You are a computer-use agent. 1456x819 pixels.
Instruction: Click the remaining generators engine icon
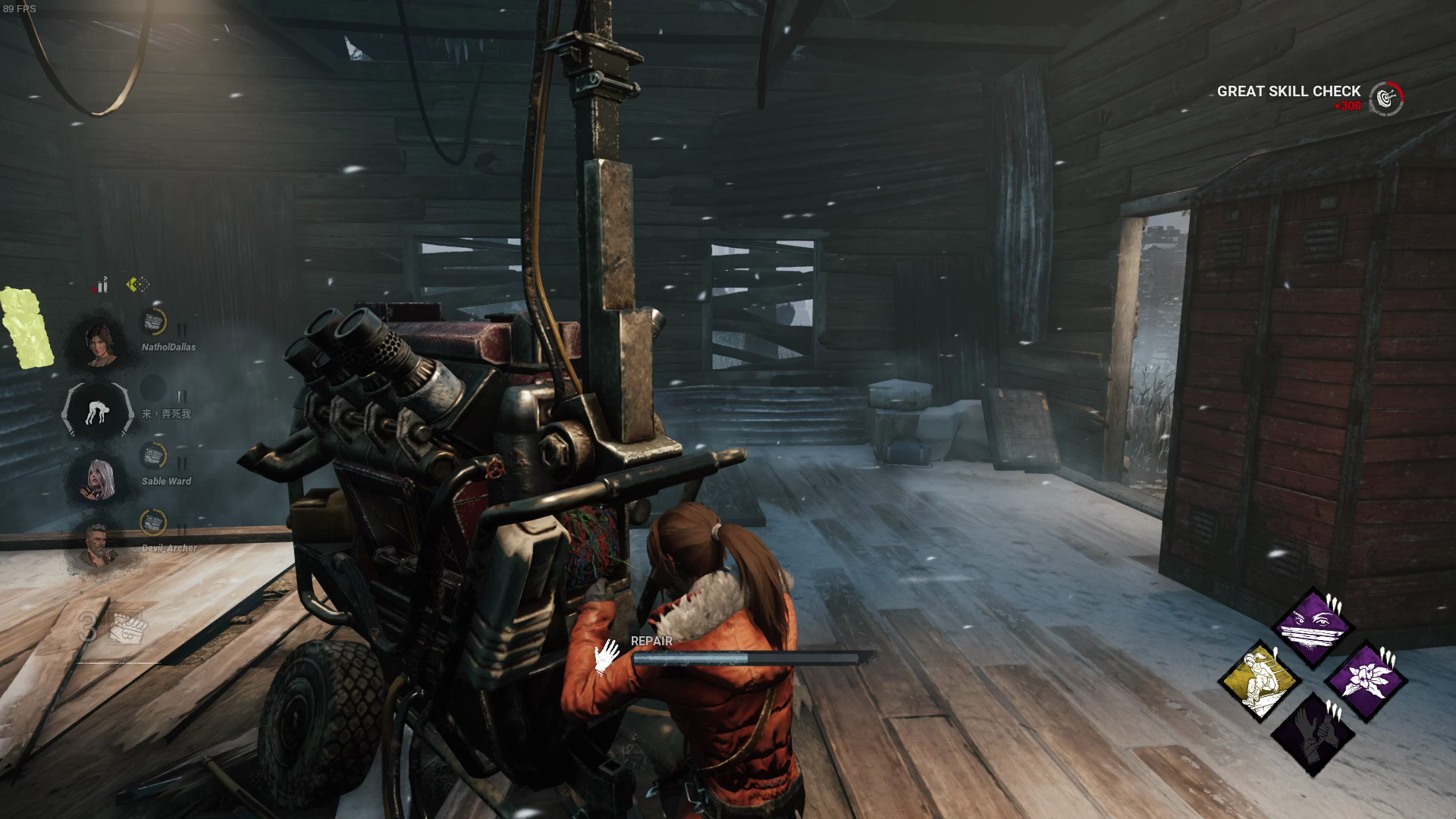point(127,626)
